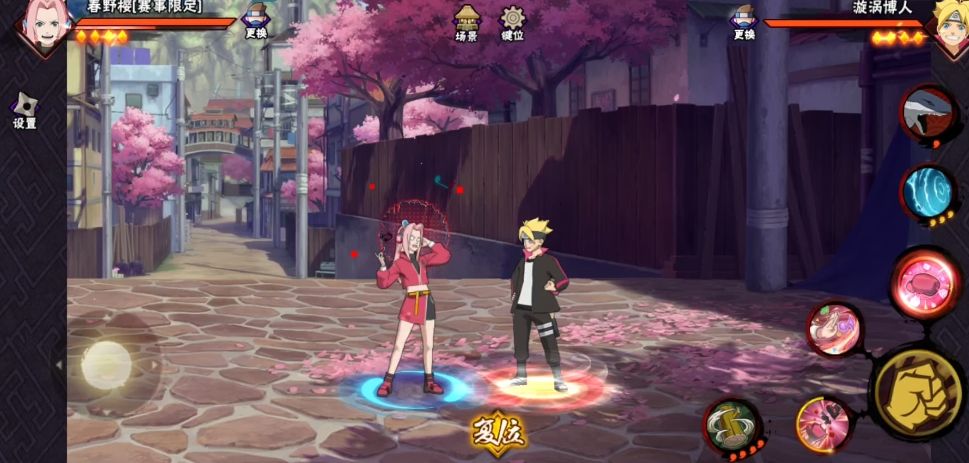This screenshot has height=463, width=969.
Task: Open the 键位 key layout settings
Action: 513,23
